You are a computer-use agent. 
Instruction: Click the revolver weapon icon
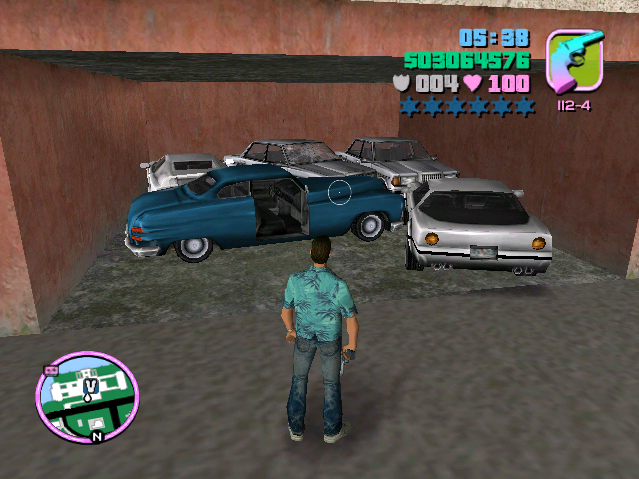coord(575,61)
